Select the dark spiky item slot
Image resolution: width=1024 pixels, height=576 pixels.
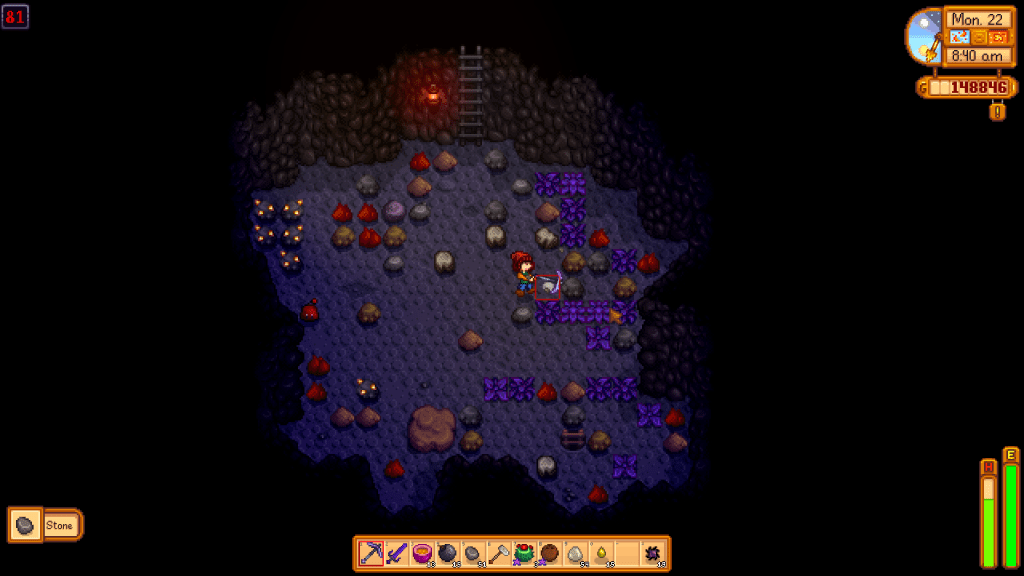tap(653, 553)
